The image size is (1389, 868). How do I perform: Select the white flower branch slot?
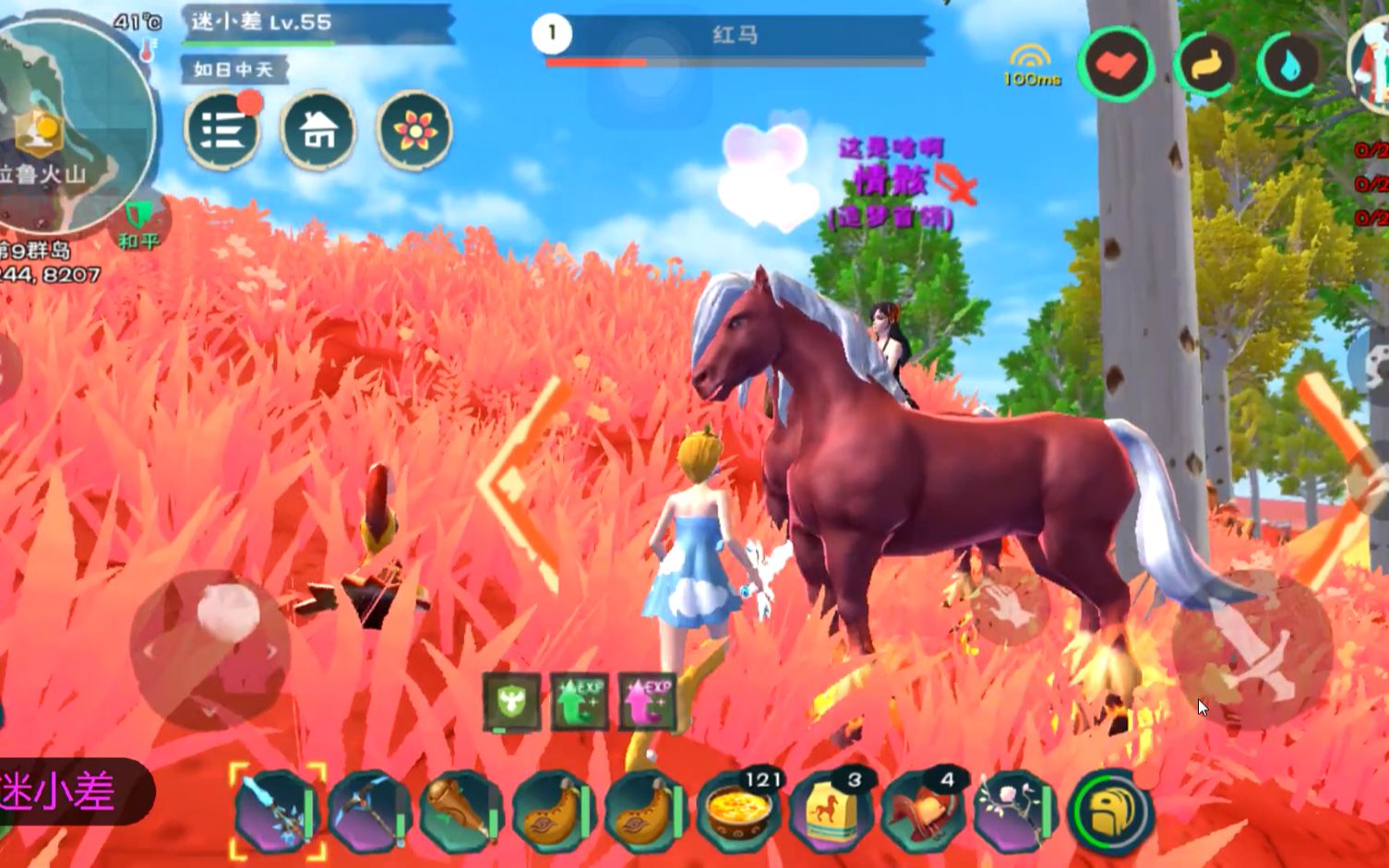click(1013, 810)
